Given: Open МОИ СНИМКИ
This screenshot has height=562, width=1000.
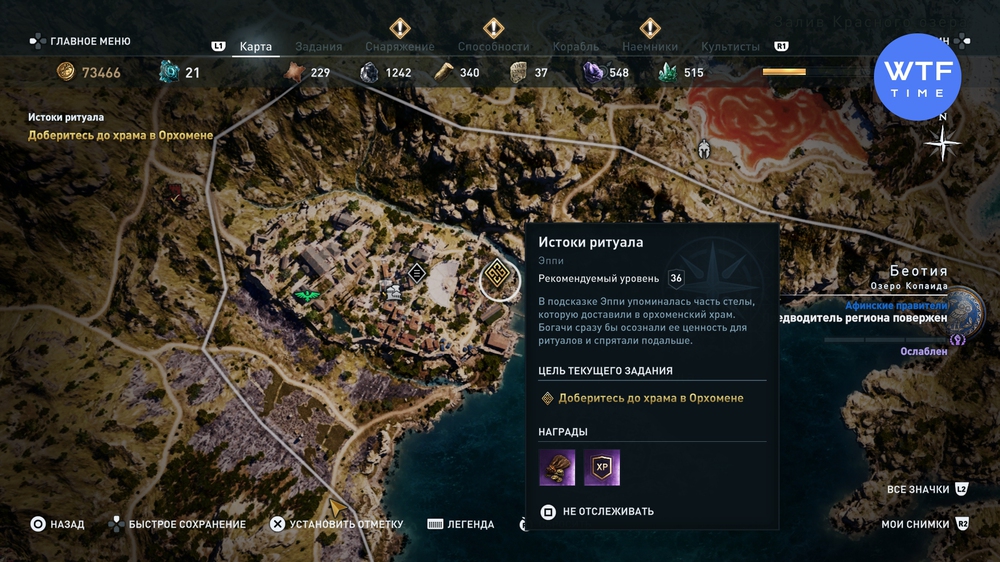Looking at the screenshot, I should tap(915, 524).
